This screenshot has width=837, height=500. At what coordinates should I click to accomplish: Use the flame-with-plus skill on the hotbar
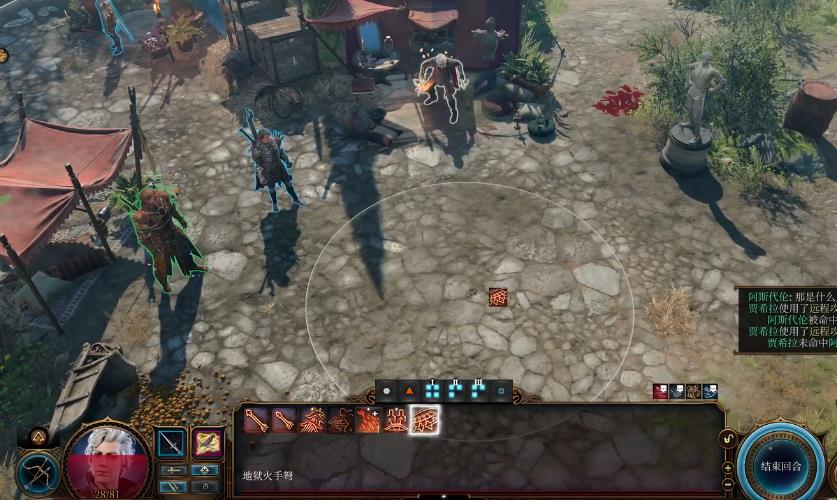coord(369,421)
